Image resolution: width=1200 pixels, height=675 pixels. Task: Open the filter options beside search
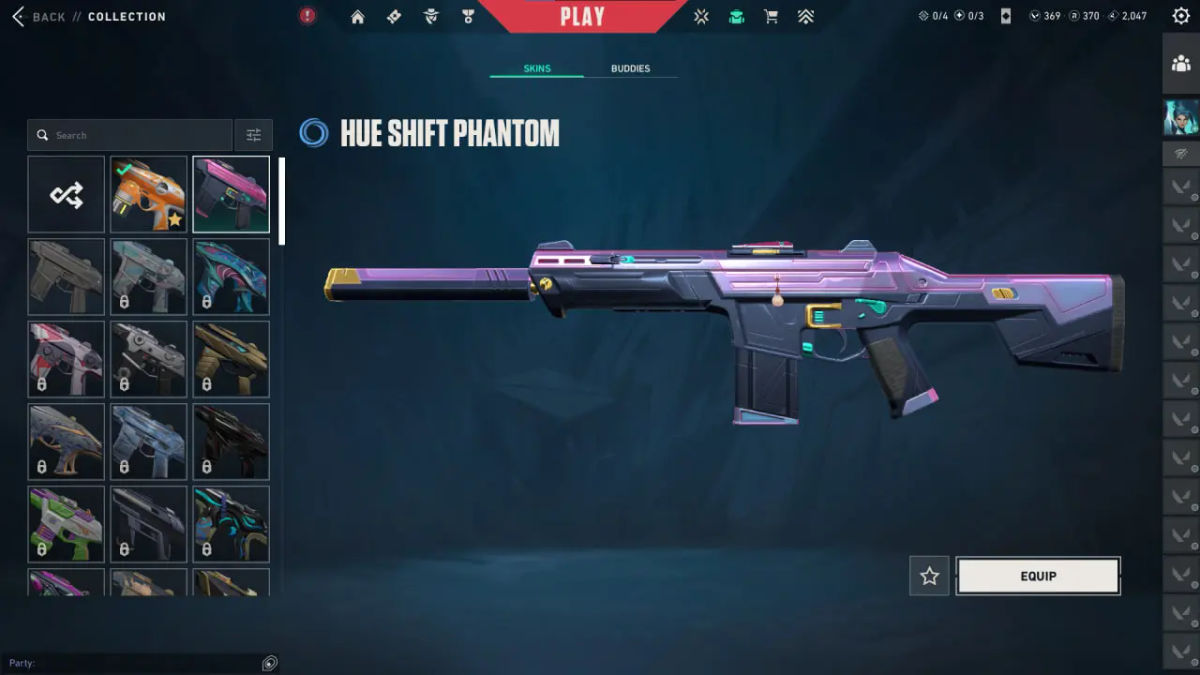click(253, 135)
